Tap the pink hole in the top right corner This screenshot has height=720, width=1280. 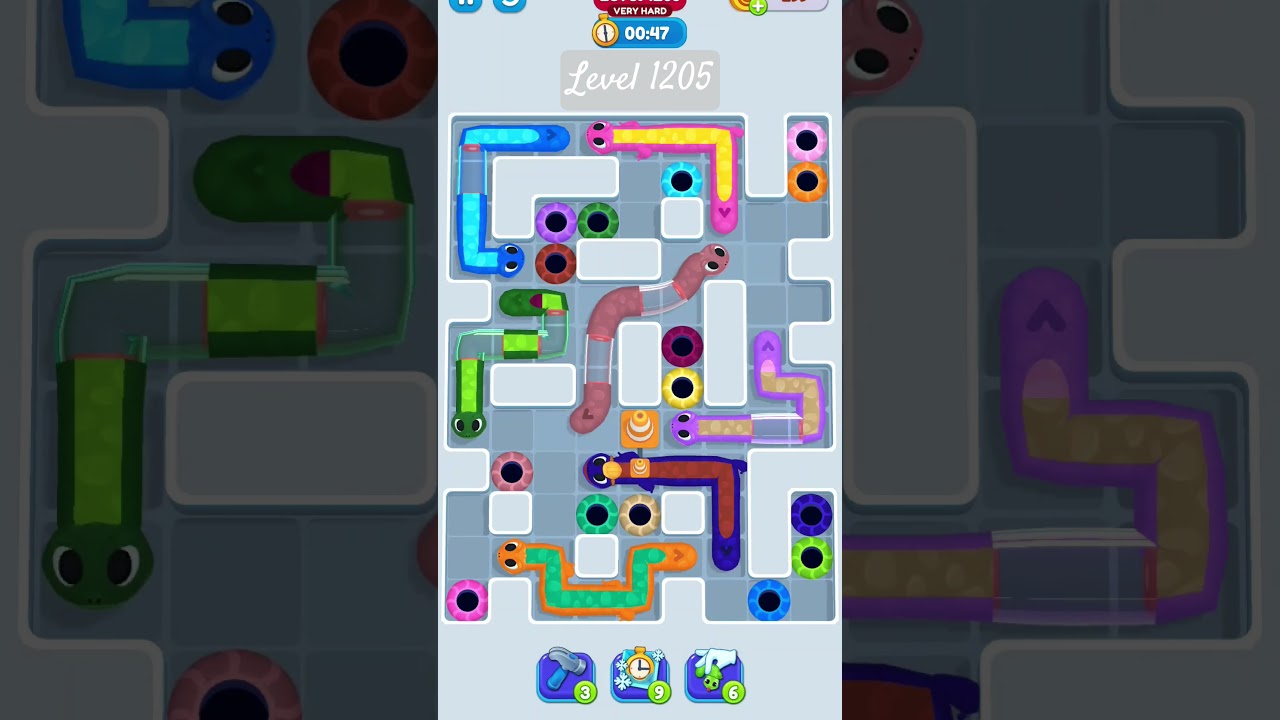coord(806,140)
